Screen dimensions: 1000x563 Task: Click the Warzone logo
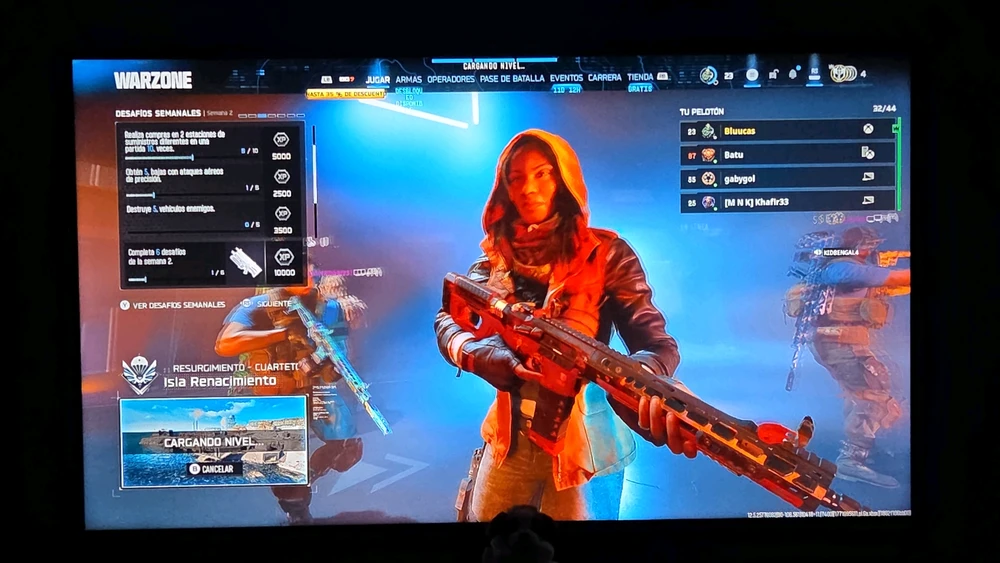point(152,80)
